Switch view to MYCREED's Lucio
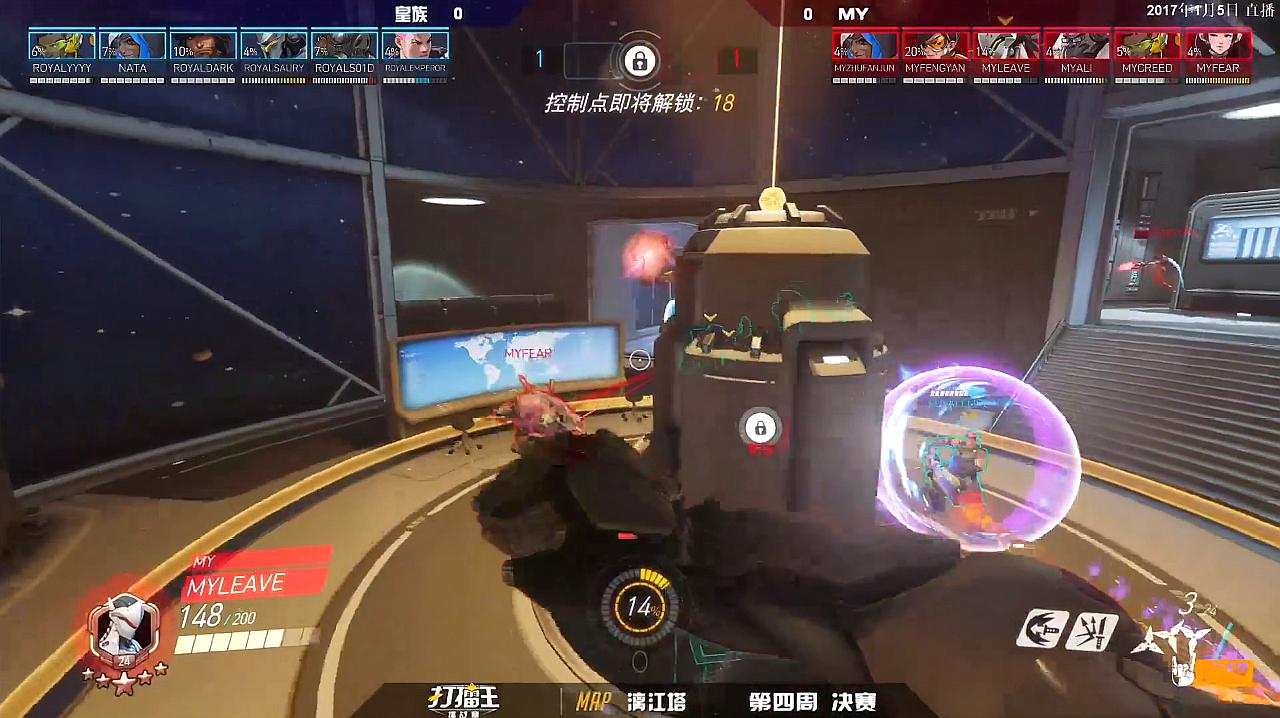The height and width of the screenshot is (718, 1280). (1147, 46)
